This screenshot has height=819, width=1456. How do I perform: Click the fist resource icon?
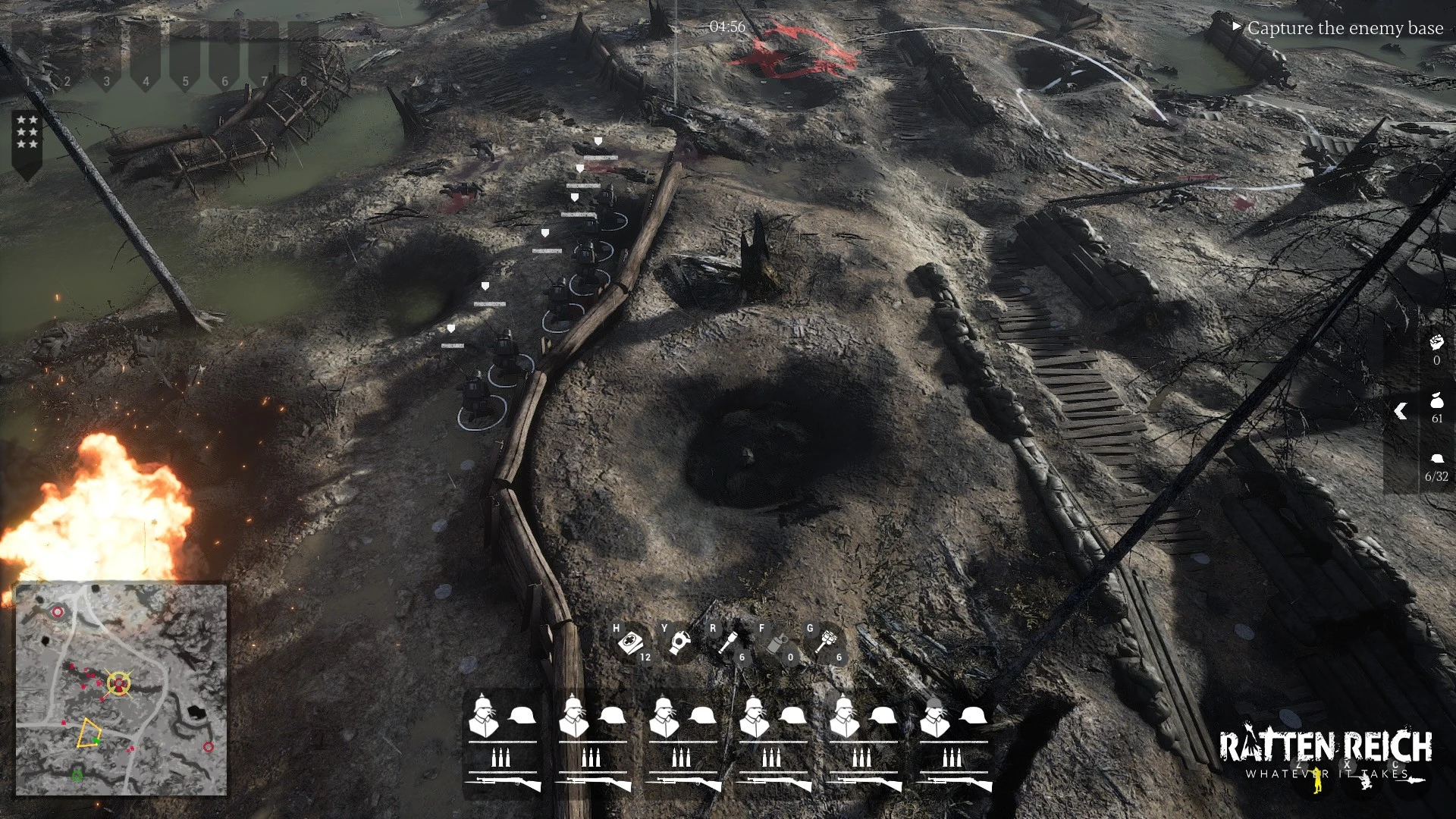1436,342
